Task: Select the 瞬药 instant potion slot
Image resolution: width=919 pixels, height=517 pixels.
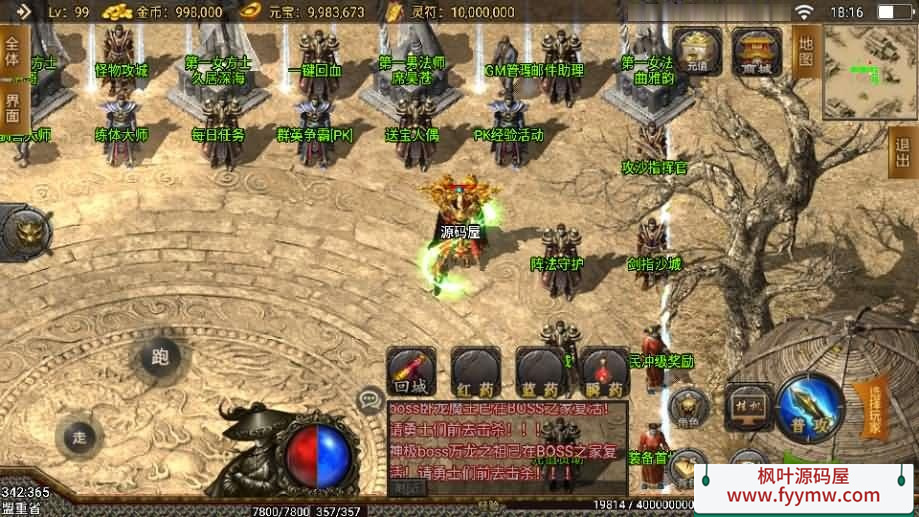Action: 604,372
